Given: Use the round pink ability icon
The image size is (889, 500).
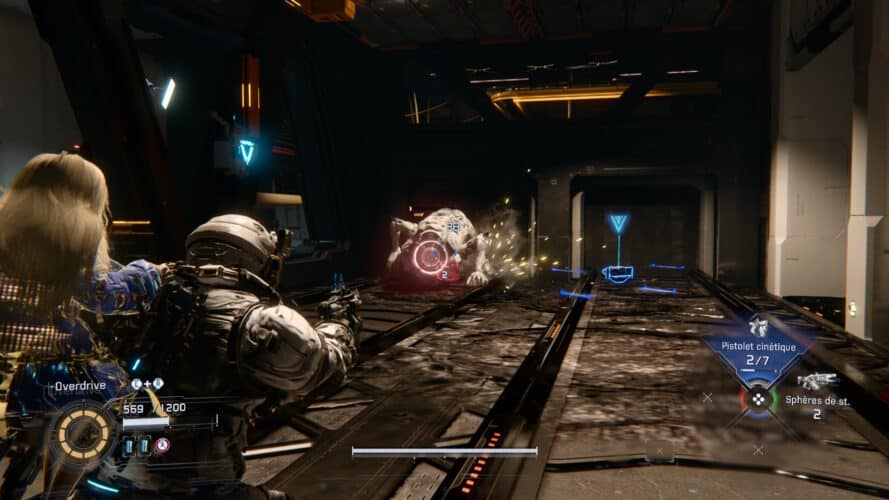Looking at the screenshot, I should (x=162, y=445).
